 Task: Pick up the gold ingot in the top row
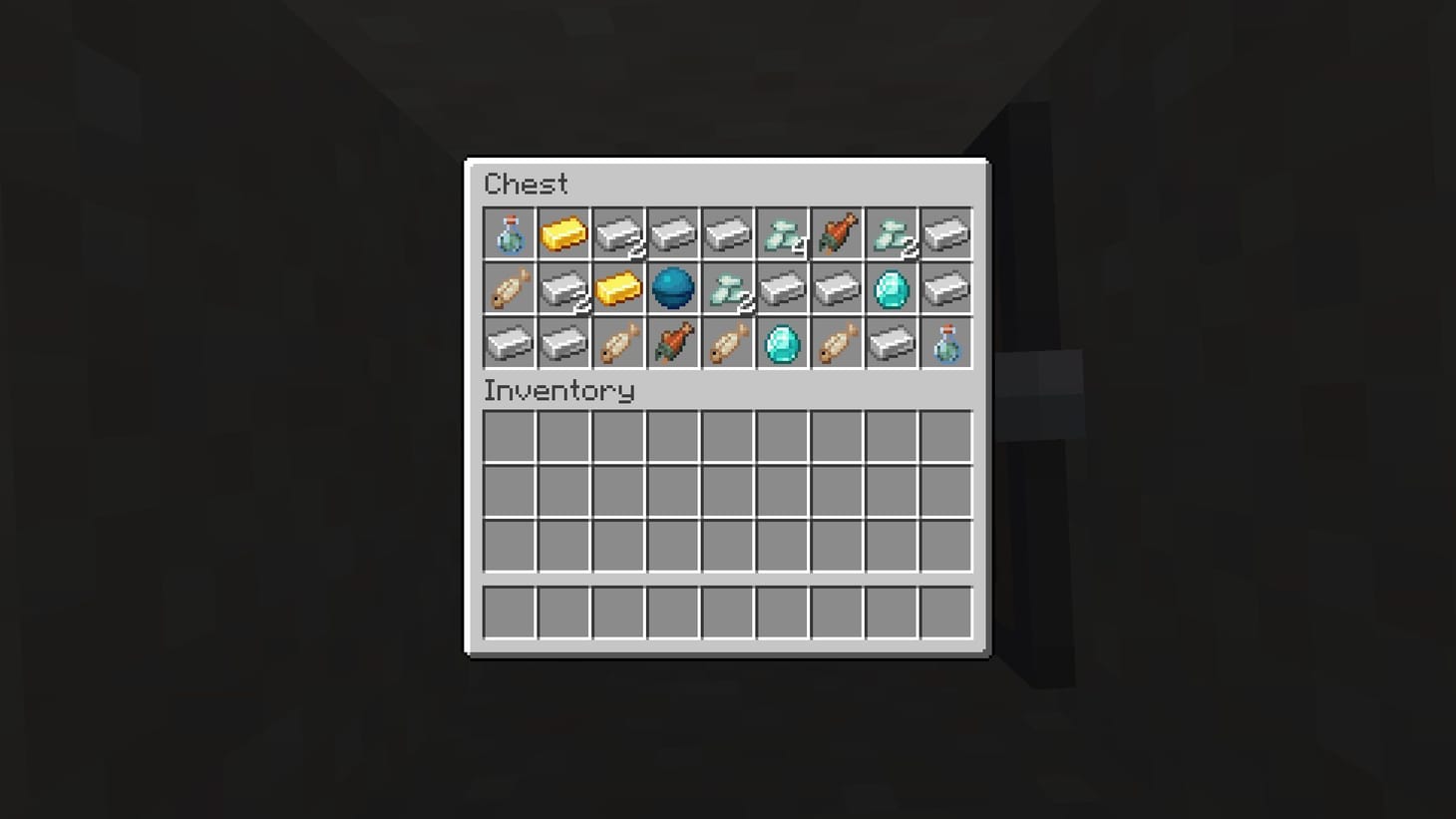pyautogui.click(x=563, y=233)
